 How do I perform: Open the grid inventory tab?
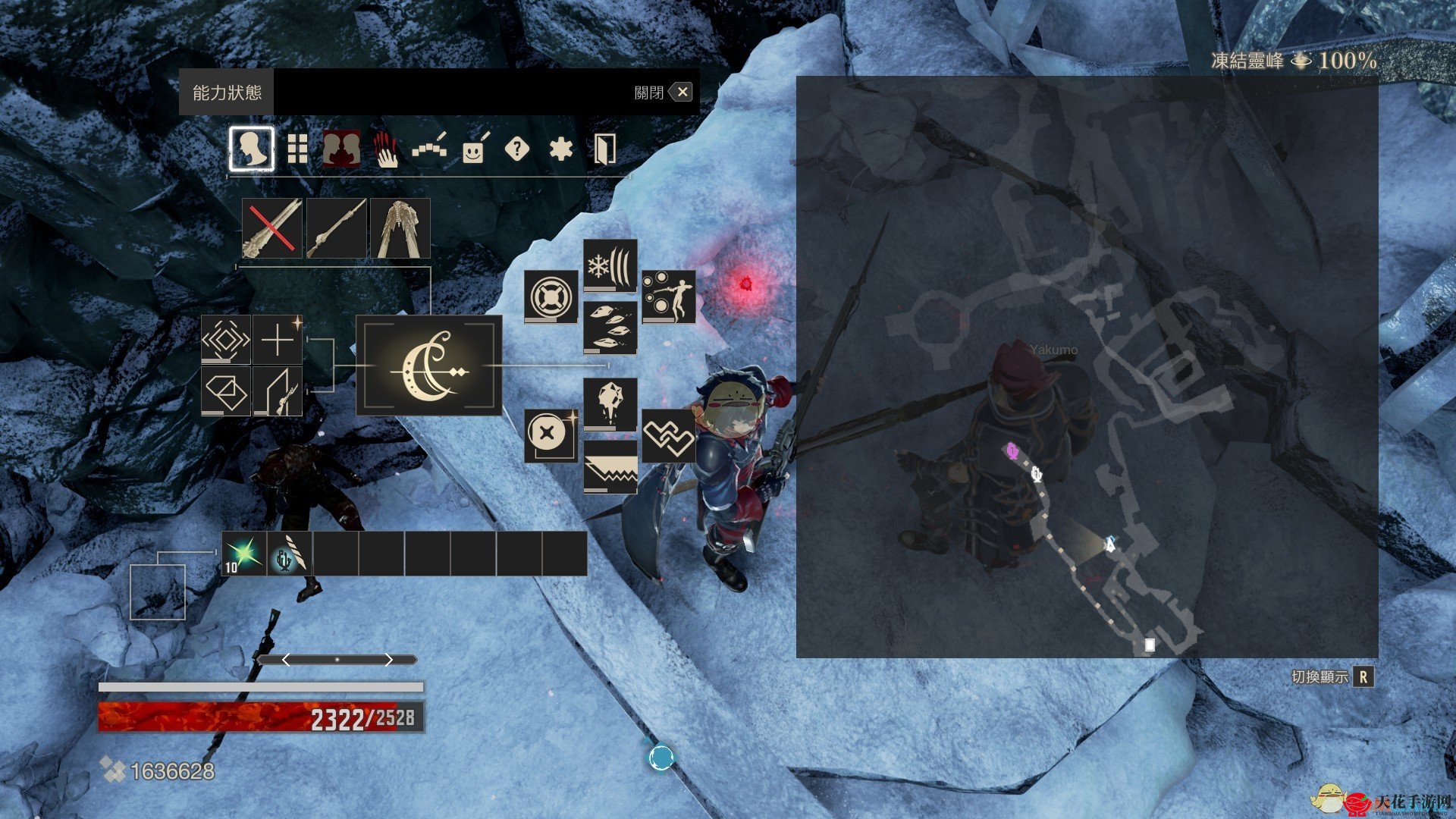297,149
